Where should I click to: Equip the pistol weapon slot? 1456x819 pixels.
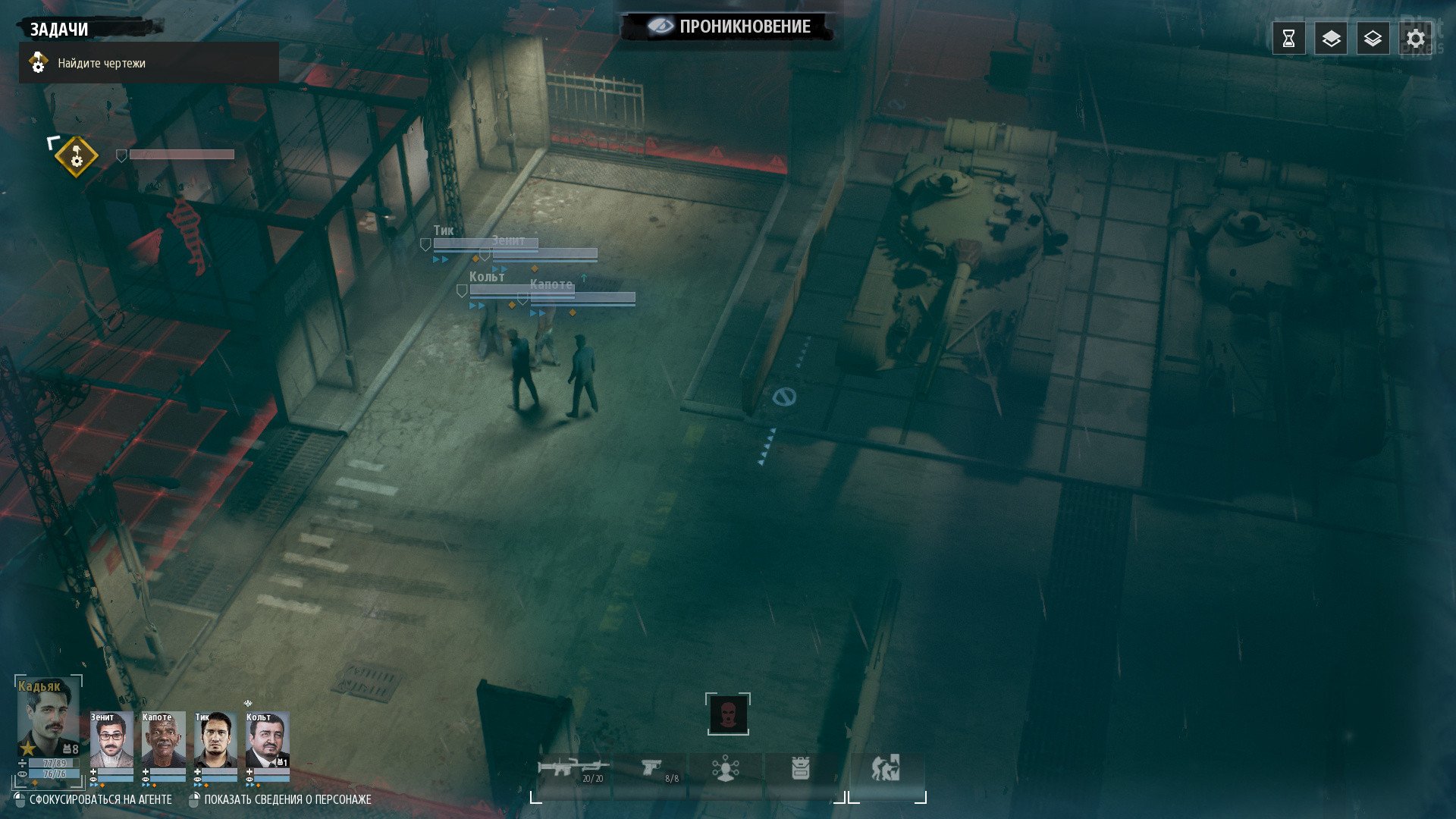652,770
